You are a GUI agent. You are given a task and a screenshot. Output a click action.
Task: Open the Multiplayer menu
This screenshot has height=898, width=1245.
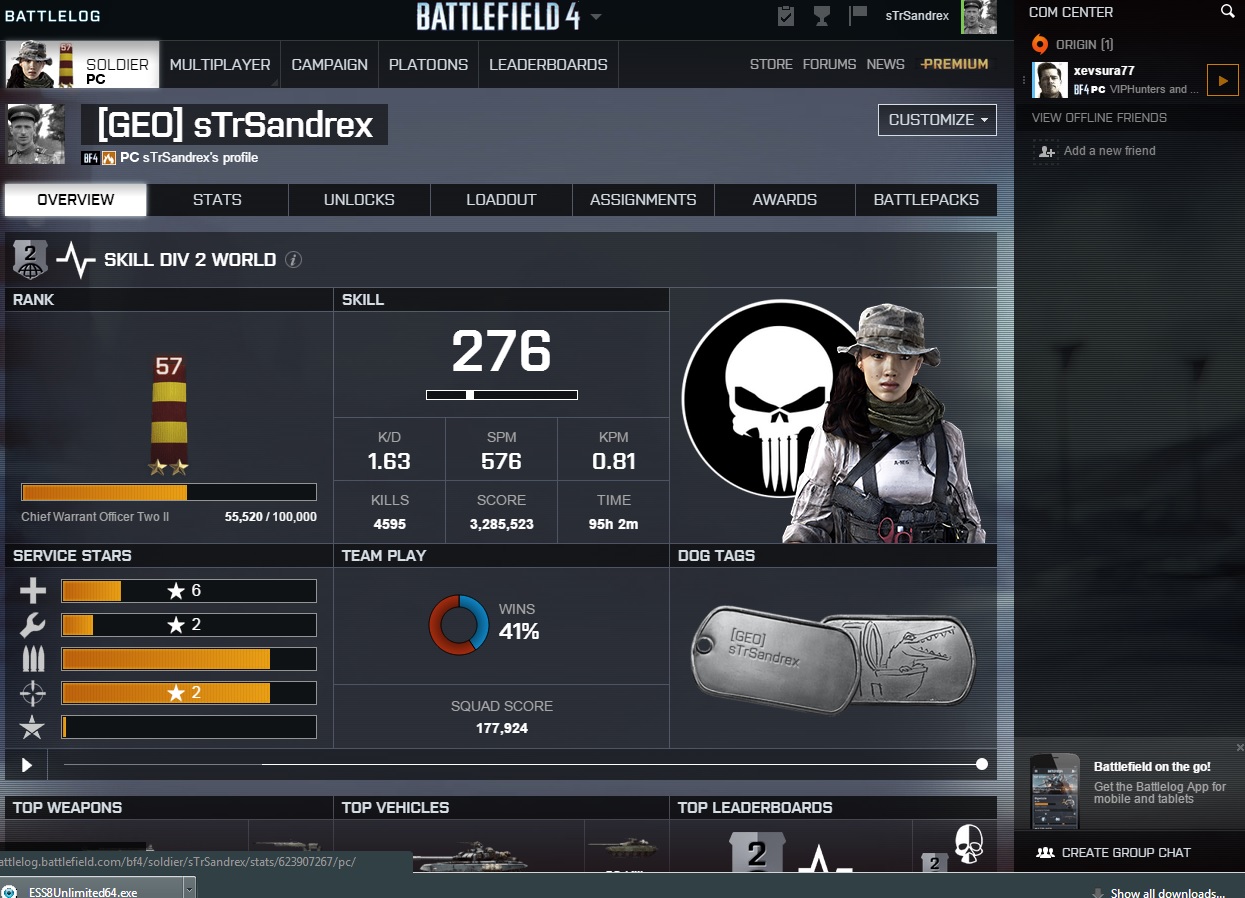click(220, 65)
